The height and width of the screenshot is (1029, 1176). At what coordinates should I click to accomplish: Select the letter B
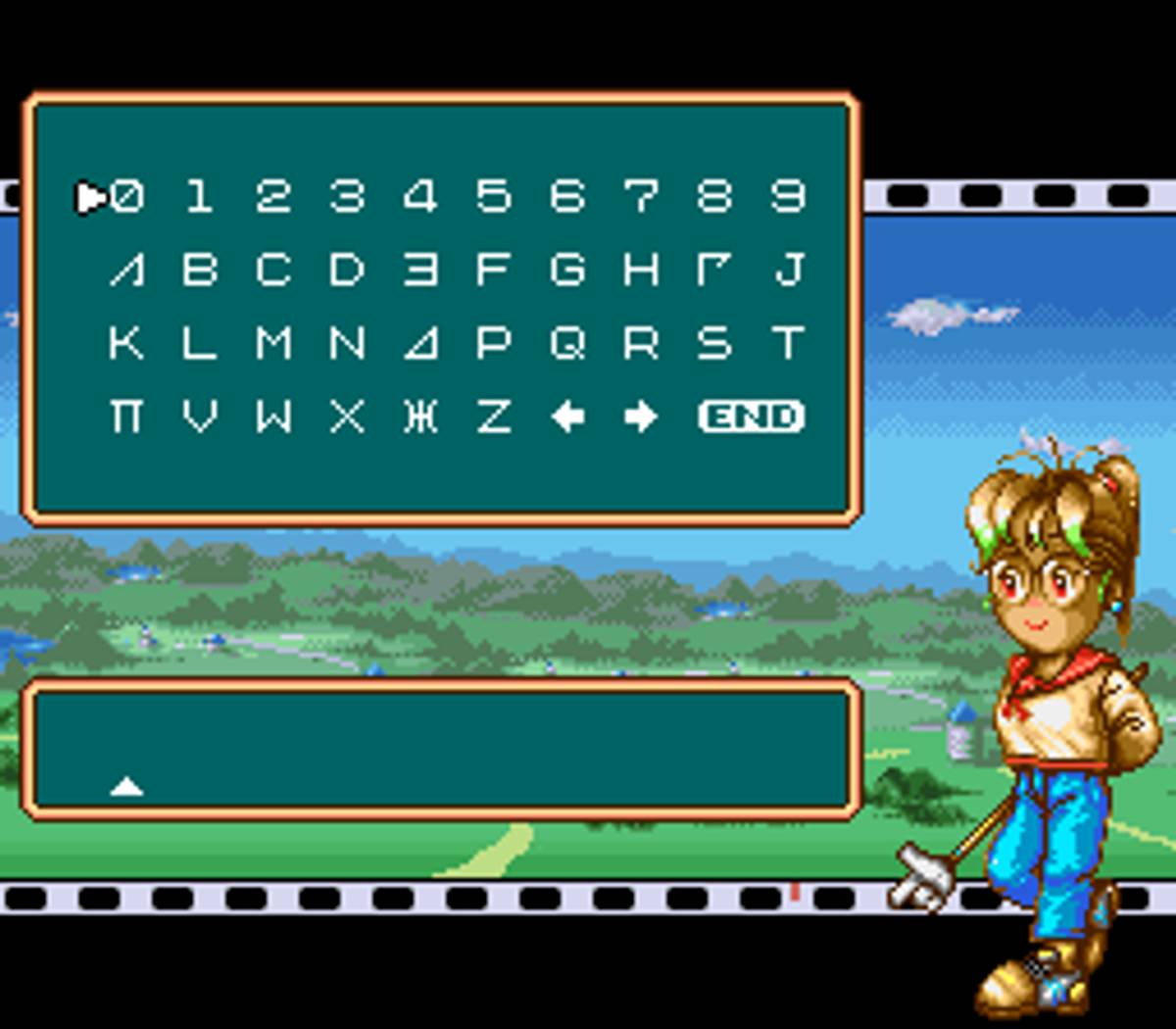point(200,269)
